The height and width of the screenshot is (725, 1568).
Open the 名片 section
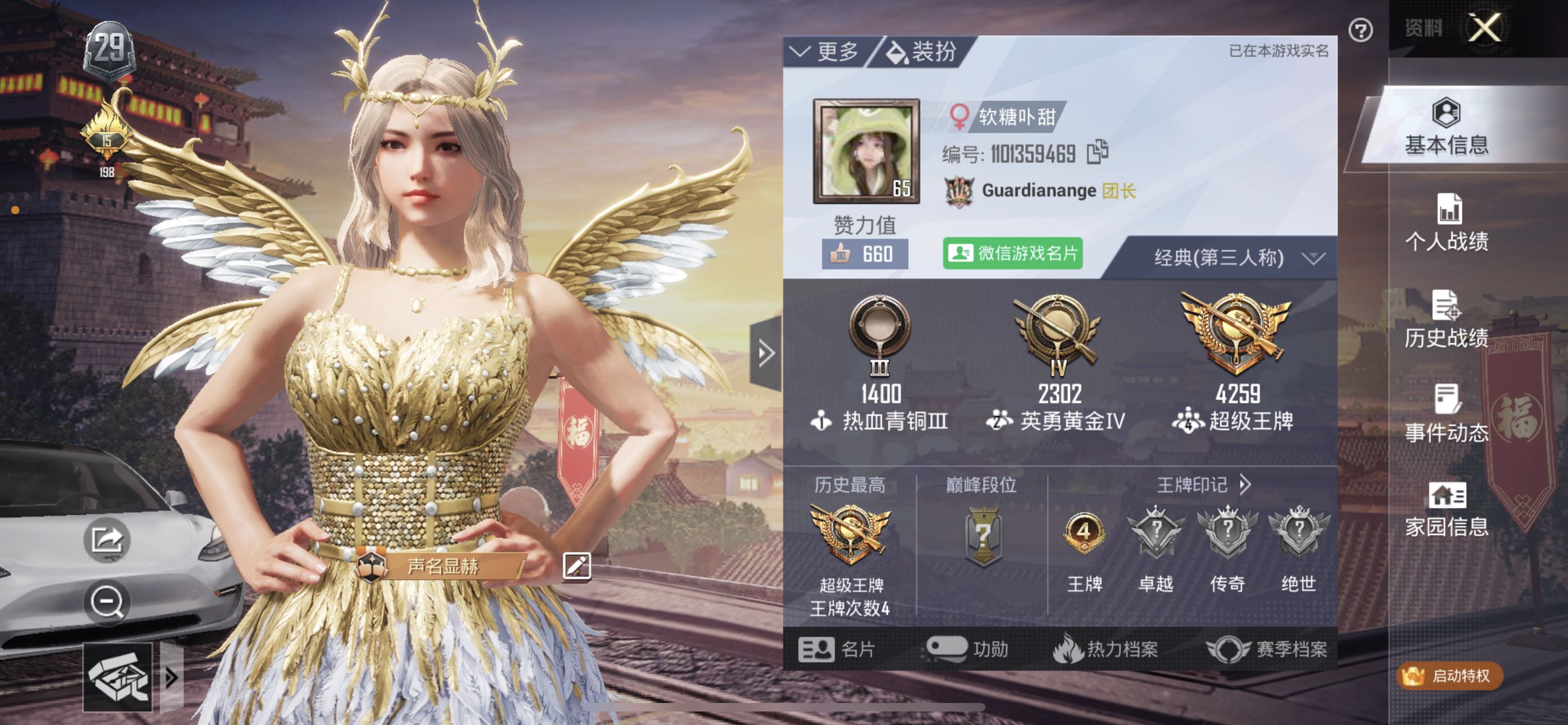(837, 649)
